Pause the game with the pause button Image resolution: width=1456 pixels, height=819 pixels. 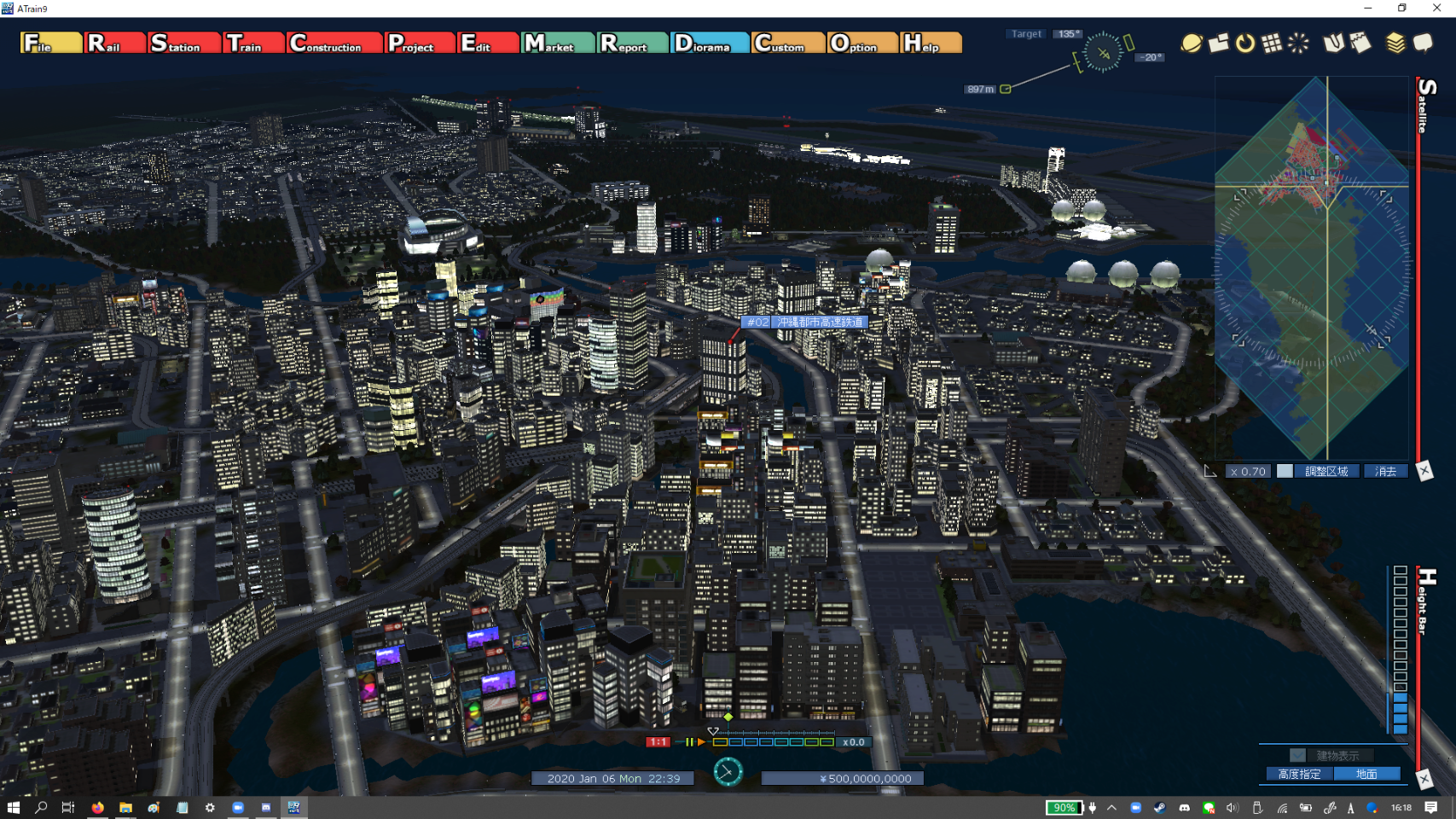pos(688,742)
